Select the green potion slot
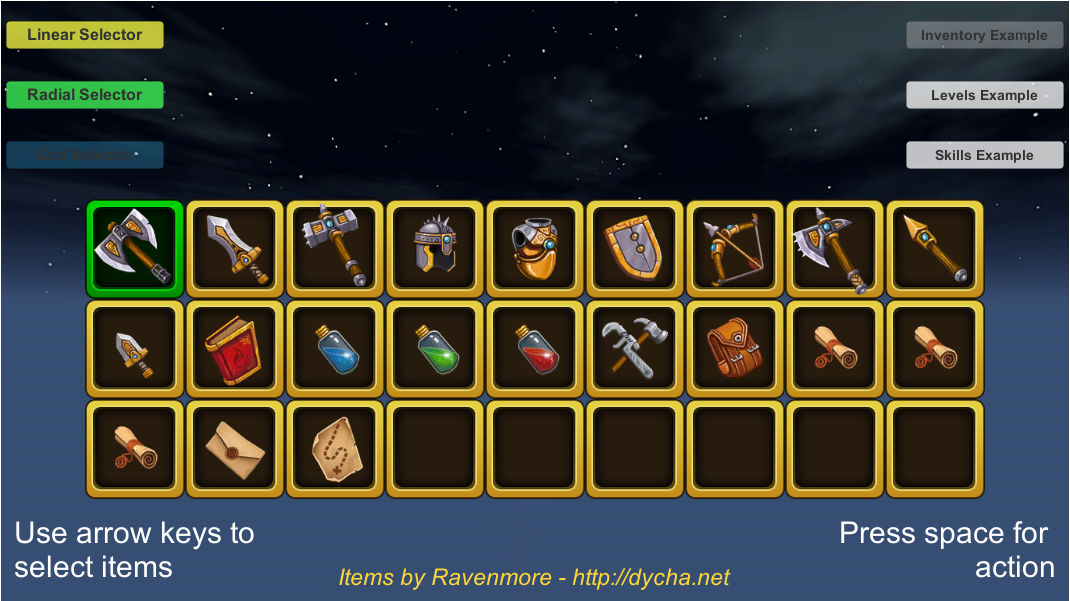Screen dimensions: 1070x601 coord(435,349)
